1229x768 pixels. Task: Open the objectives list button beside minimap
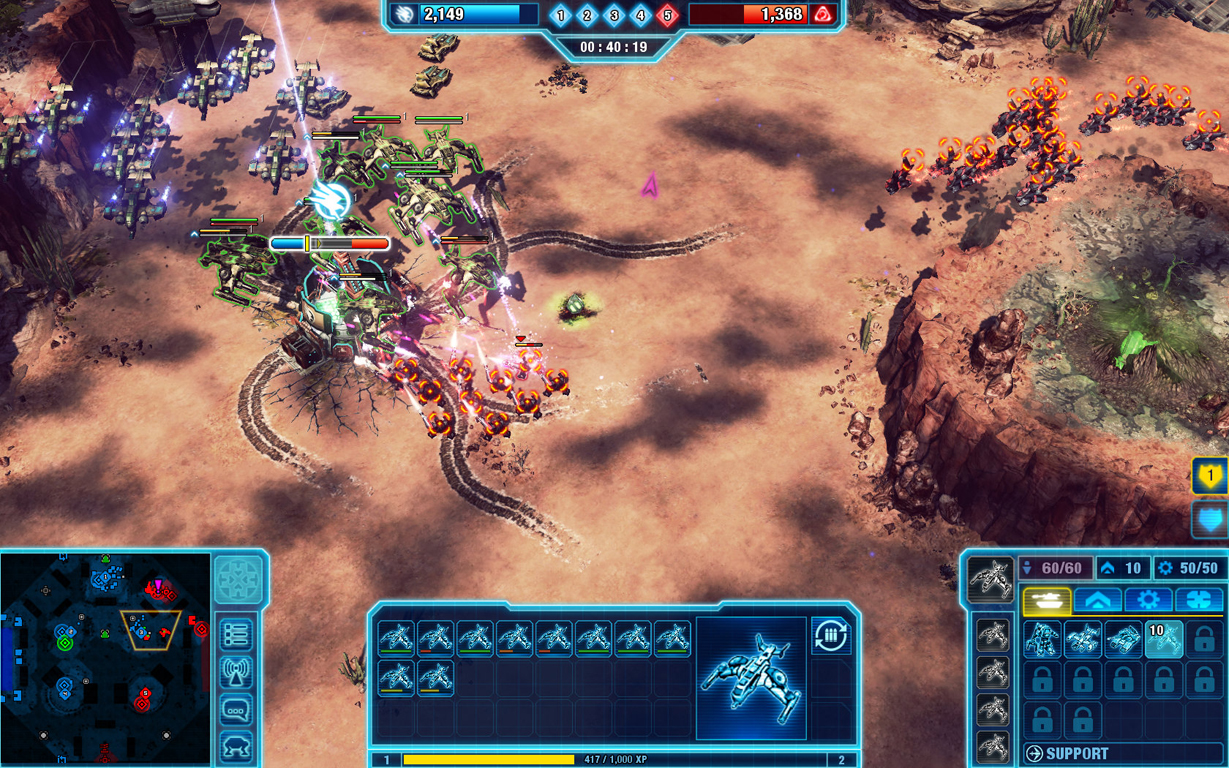click(236, 634)
